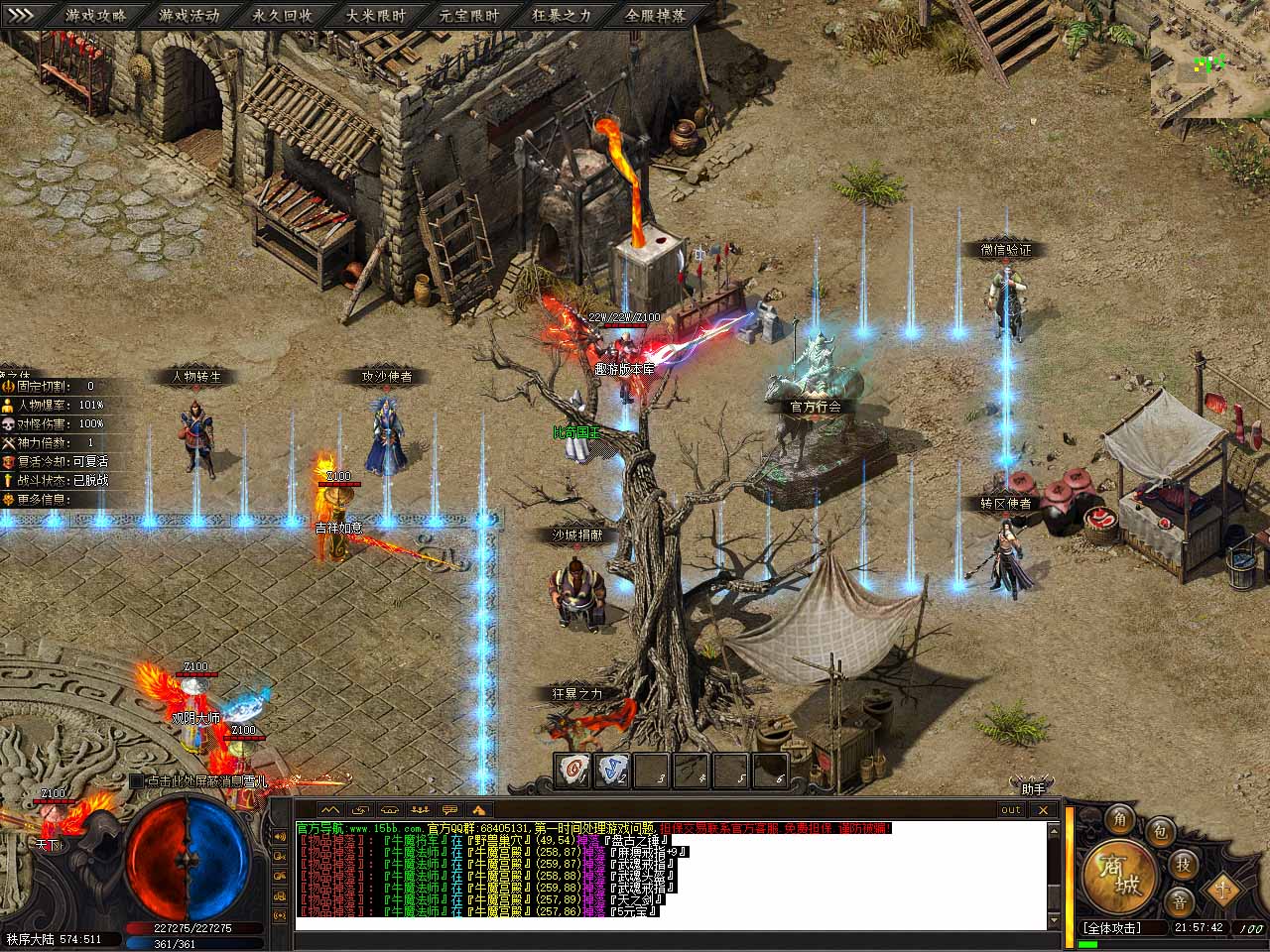Open the 狂暴之力 menu entry
Image resolution: width=1270 pixels, height=952 pixels.
point(562,15)
